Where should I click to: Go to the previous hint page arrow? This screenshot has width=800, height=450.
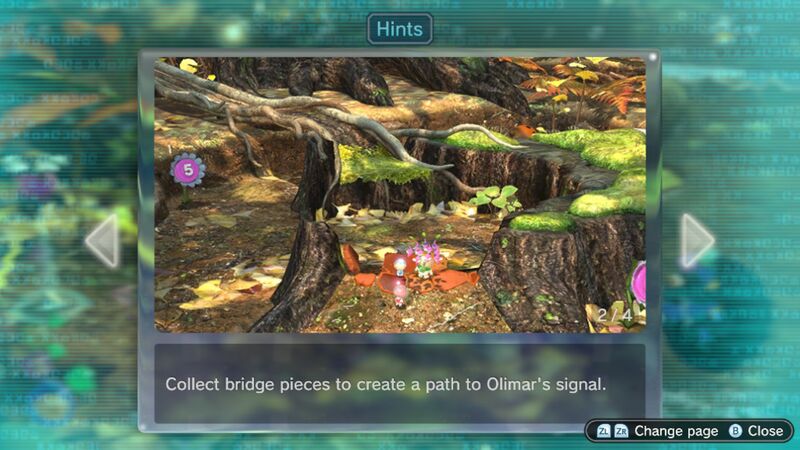[x=103, y=240]
